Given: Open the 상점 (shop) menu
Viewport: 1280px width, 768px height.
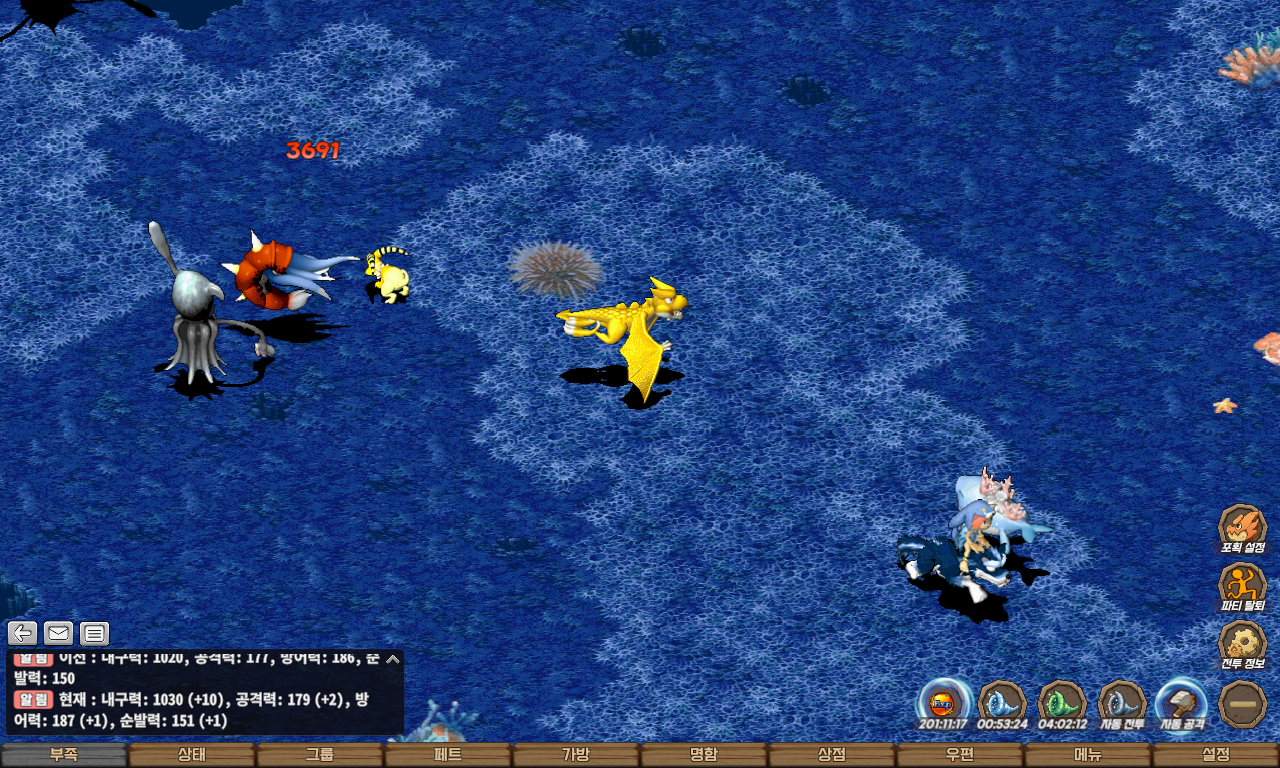Looking at the screenshot, I should click(x=832, y=755).
